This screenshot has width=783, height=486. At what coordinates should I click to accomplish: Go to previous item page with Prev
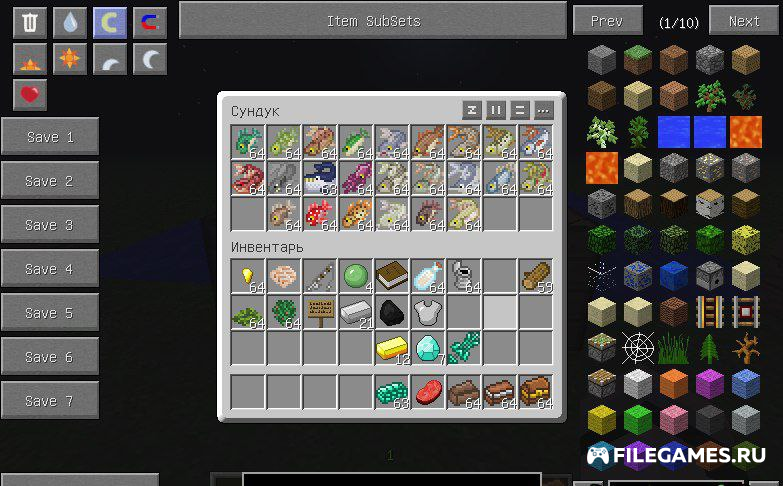(607, 20)
